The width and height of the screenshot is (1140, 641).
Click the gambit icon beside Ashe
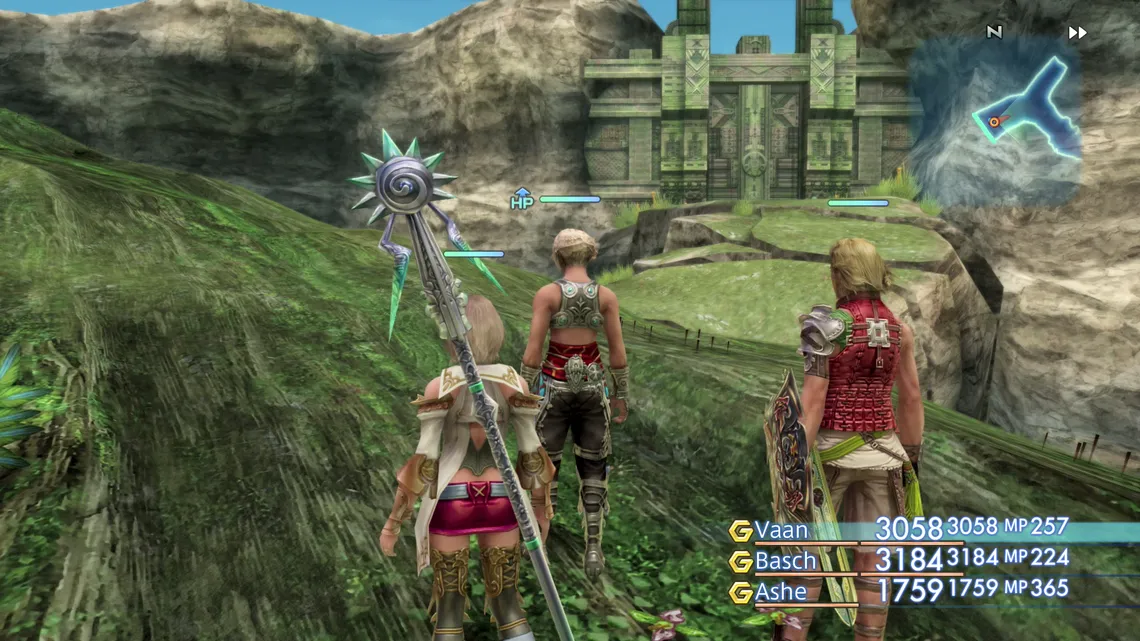(x=740, y=593)
